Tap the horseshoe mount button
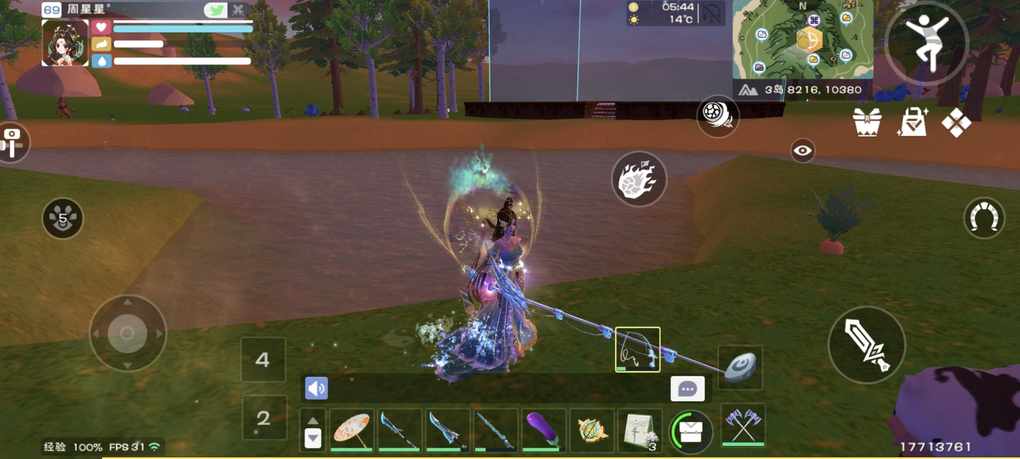Viewport: 1020px width, 459px height. point(984,217)
